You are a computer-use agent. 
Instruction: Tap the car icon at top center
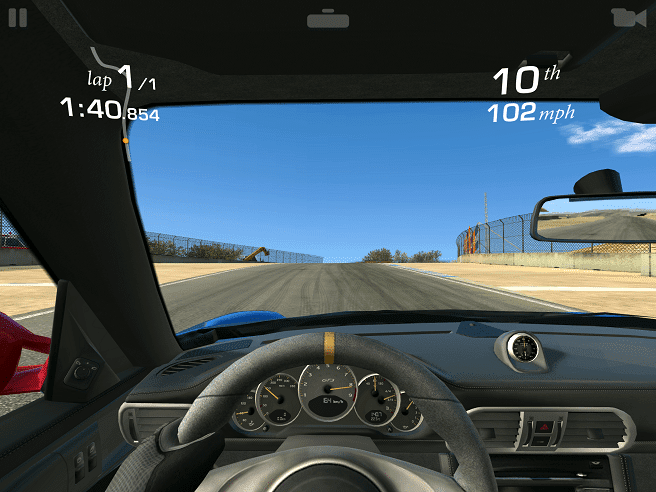click(x=328, y=18)
